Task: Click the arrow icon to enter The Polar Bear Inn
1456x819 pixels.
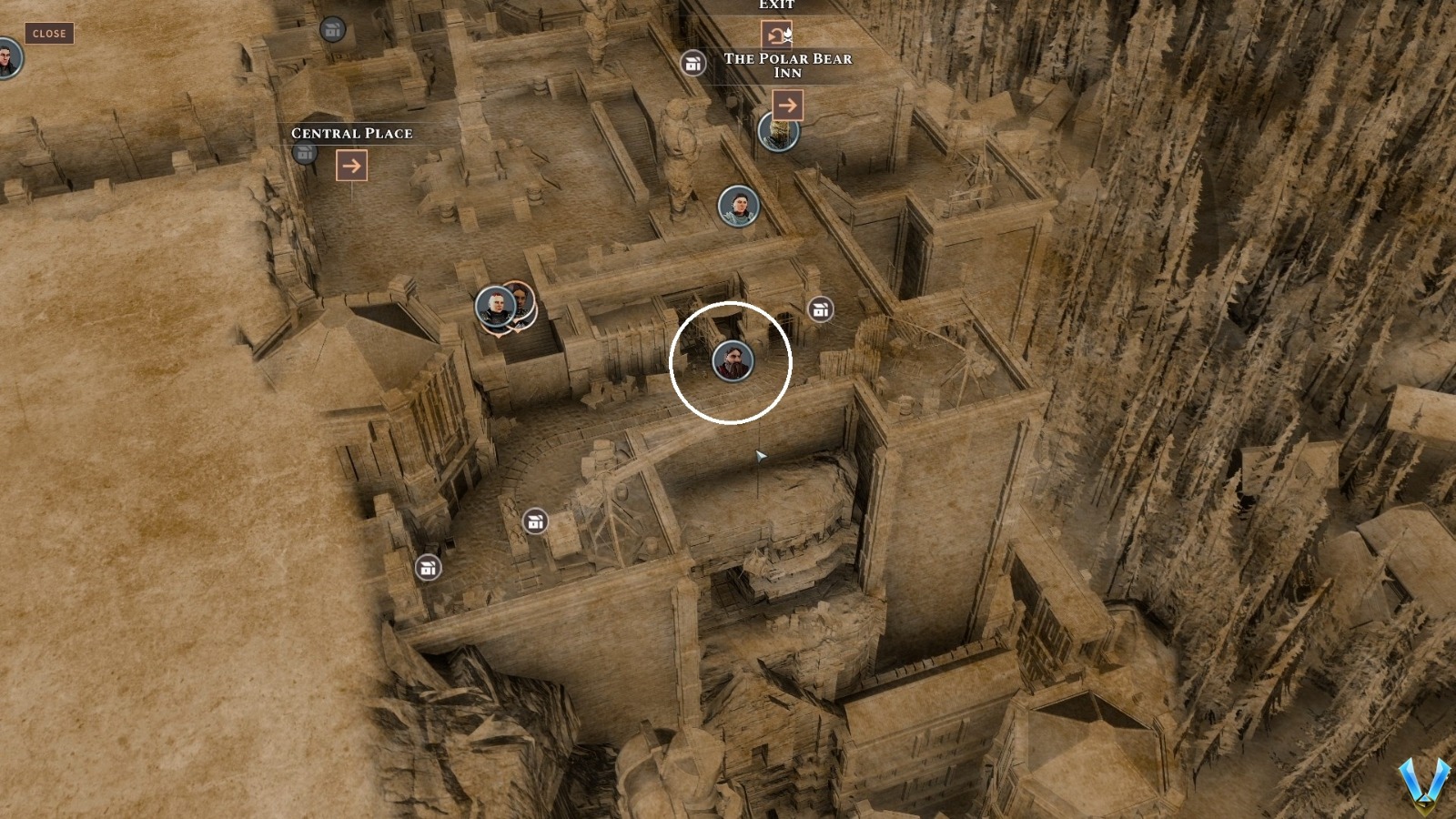Action: pos(788,106)
